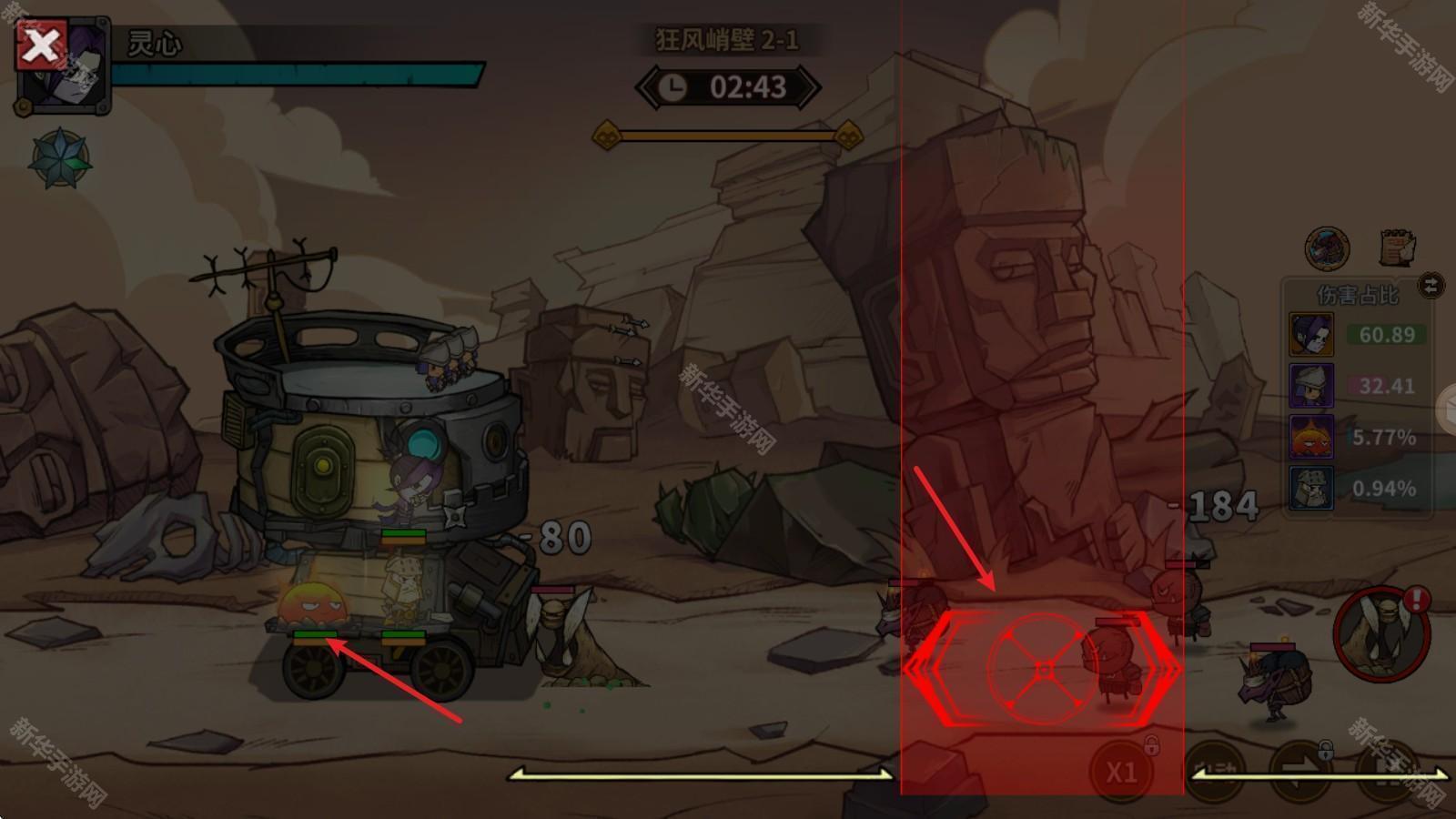The height and width of the screenshot is (819, 1456).
Task: Tap the blue-green star emblem icon
Action: coord(60,158)
